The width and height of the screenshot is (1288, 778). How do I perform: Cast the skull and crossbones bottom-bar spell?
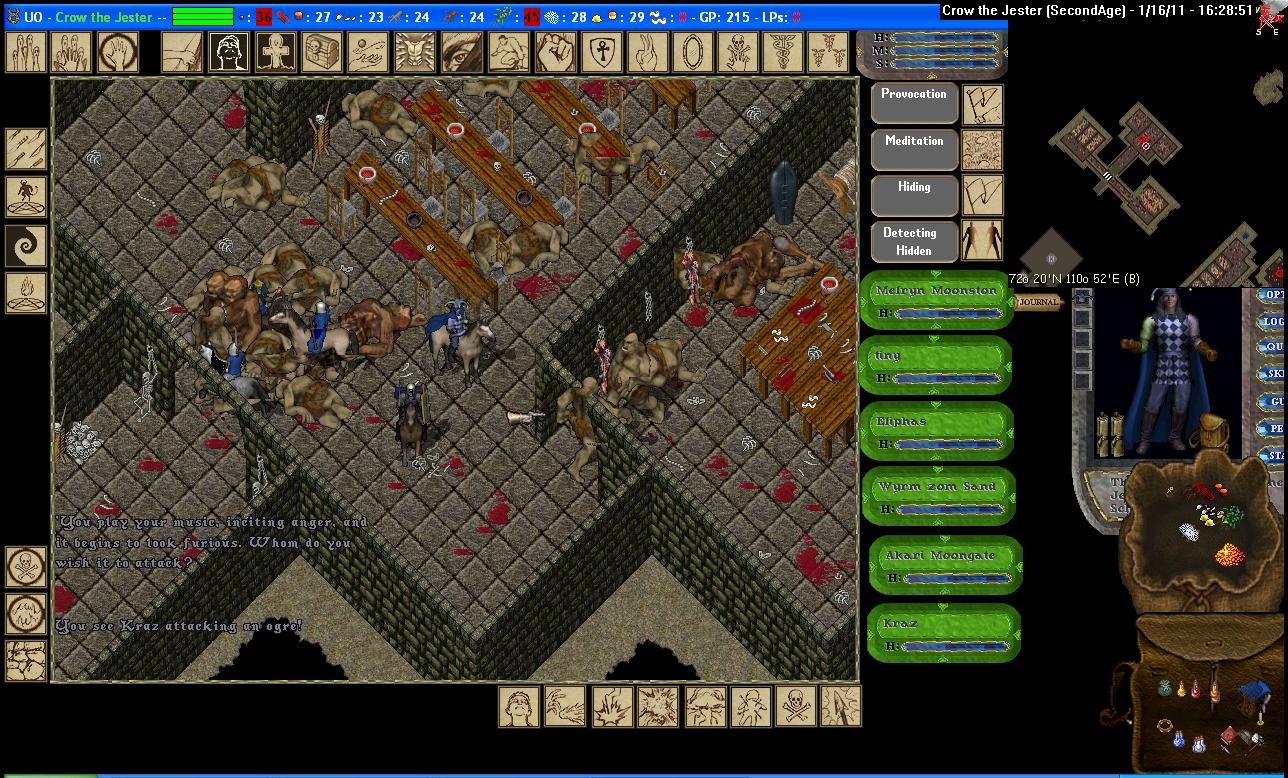[794, 706]
